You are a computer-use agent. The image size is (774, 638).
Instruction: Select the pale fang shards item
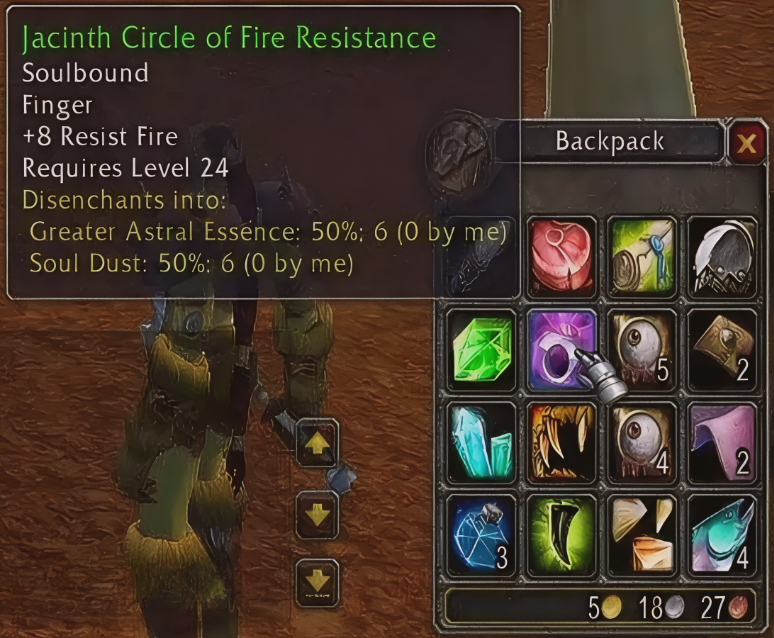coord(643,533)
